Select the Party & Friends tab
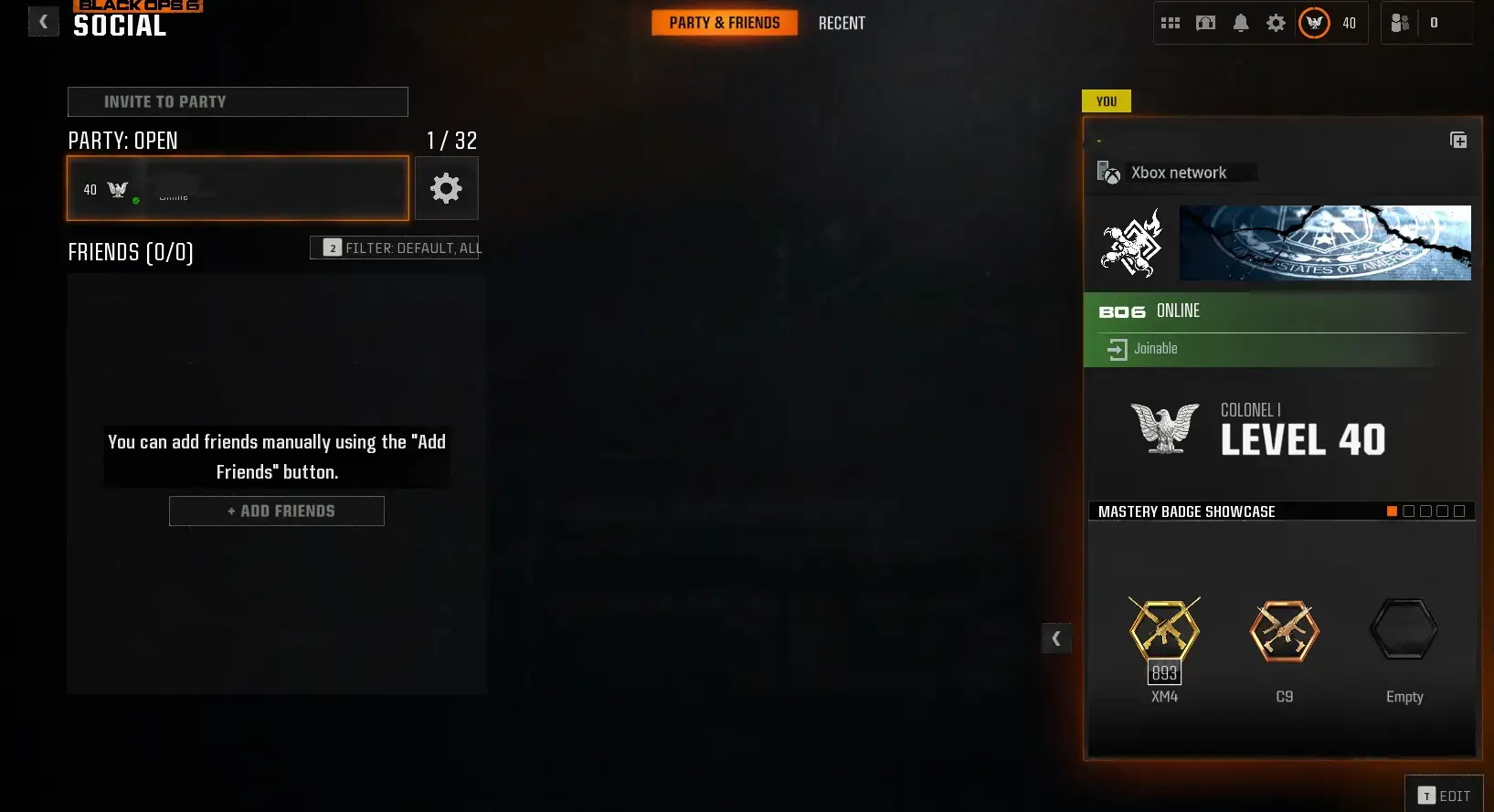This screenshot has height=812, width=1494. [x=725, y=23]
